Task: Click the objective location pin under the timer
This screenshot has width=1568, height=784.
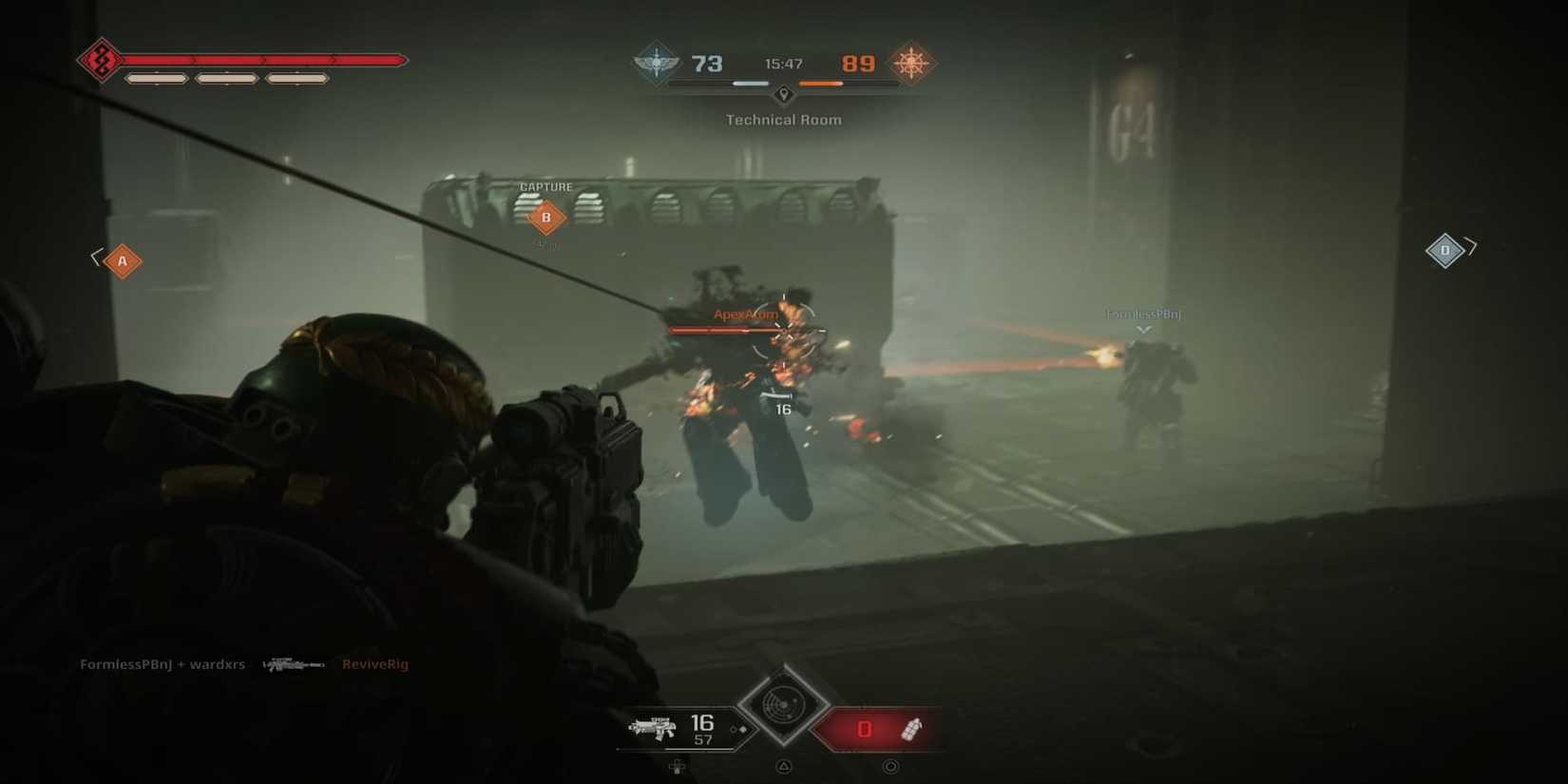Action: tap(783, 95)
